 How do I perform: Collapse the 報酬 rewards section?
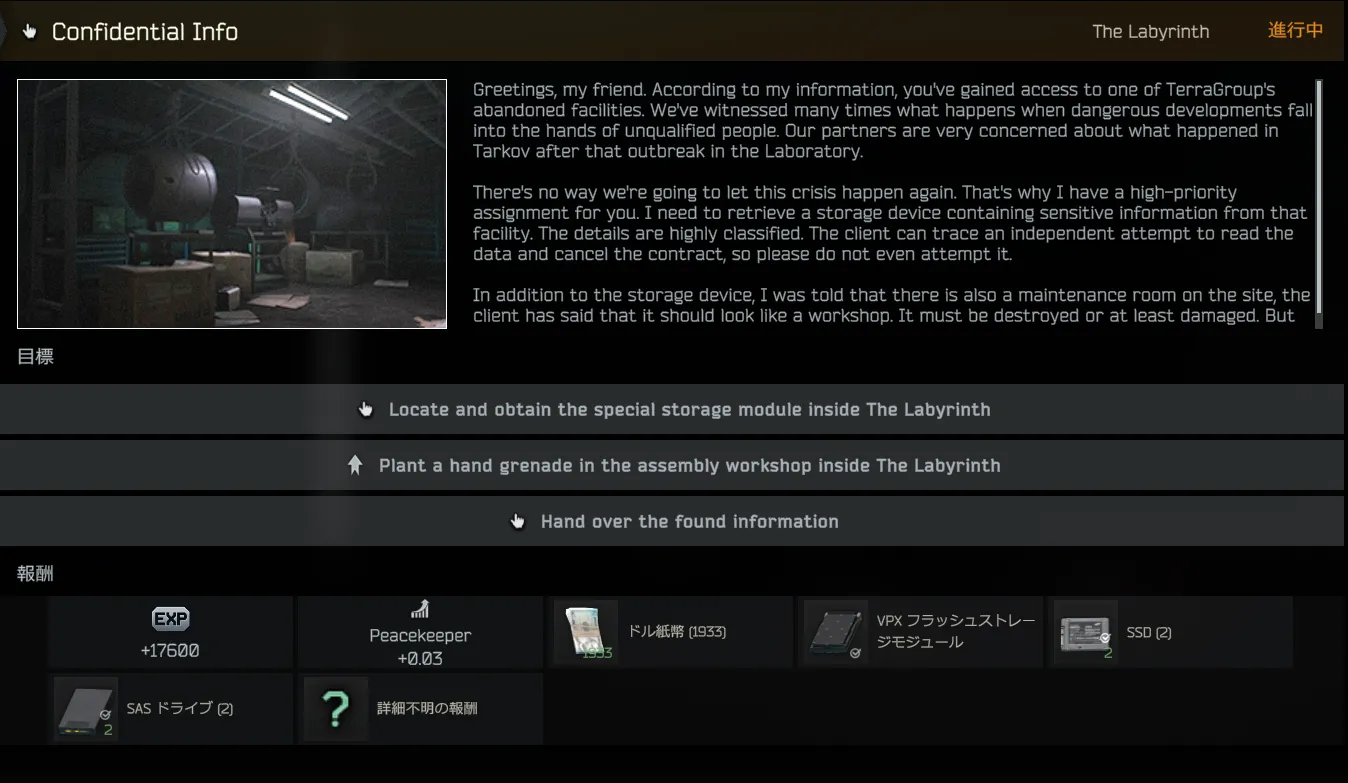[x=36, y=573]
